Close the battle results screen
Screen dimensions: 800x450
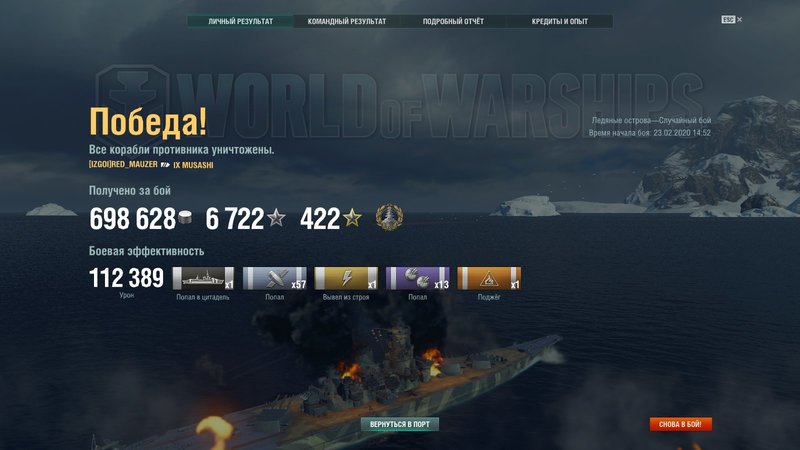tap(740, 19)
